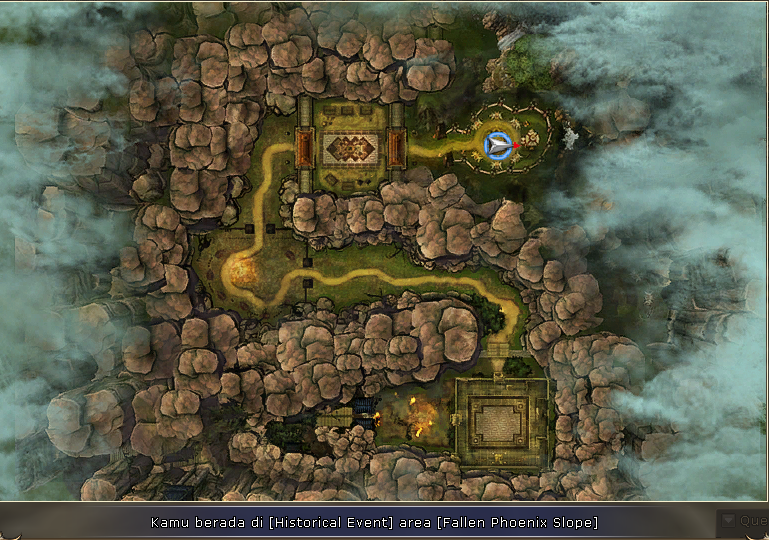Open the Quest dropdown button

pos(727,521)
